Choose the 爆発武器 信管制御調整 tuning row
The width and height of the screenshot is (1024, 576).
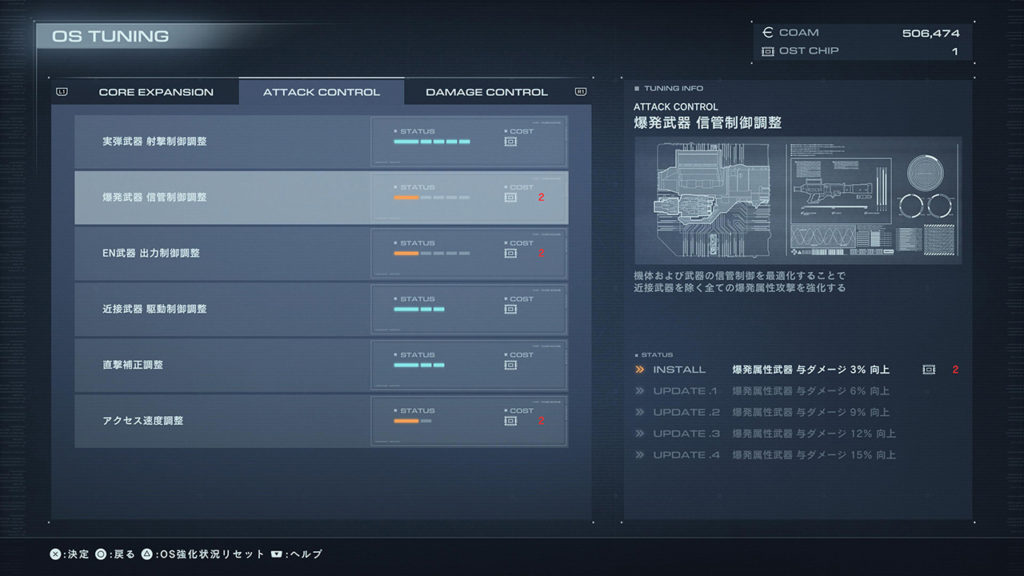click(x=321, y=197)
